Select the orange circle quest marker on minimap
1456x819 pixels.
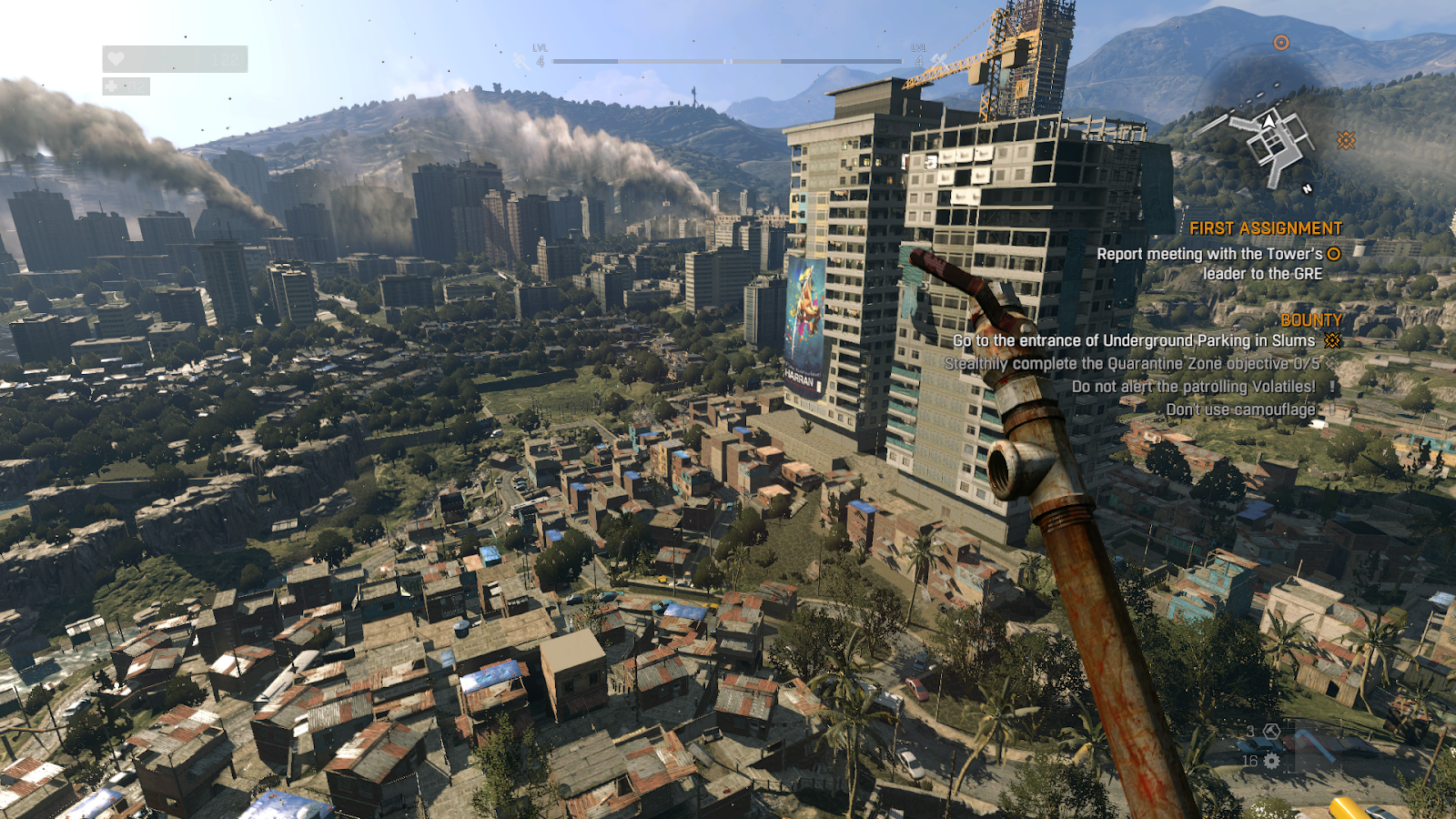1281,43
